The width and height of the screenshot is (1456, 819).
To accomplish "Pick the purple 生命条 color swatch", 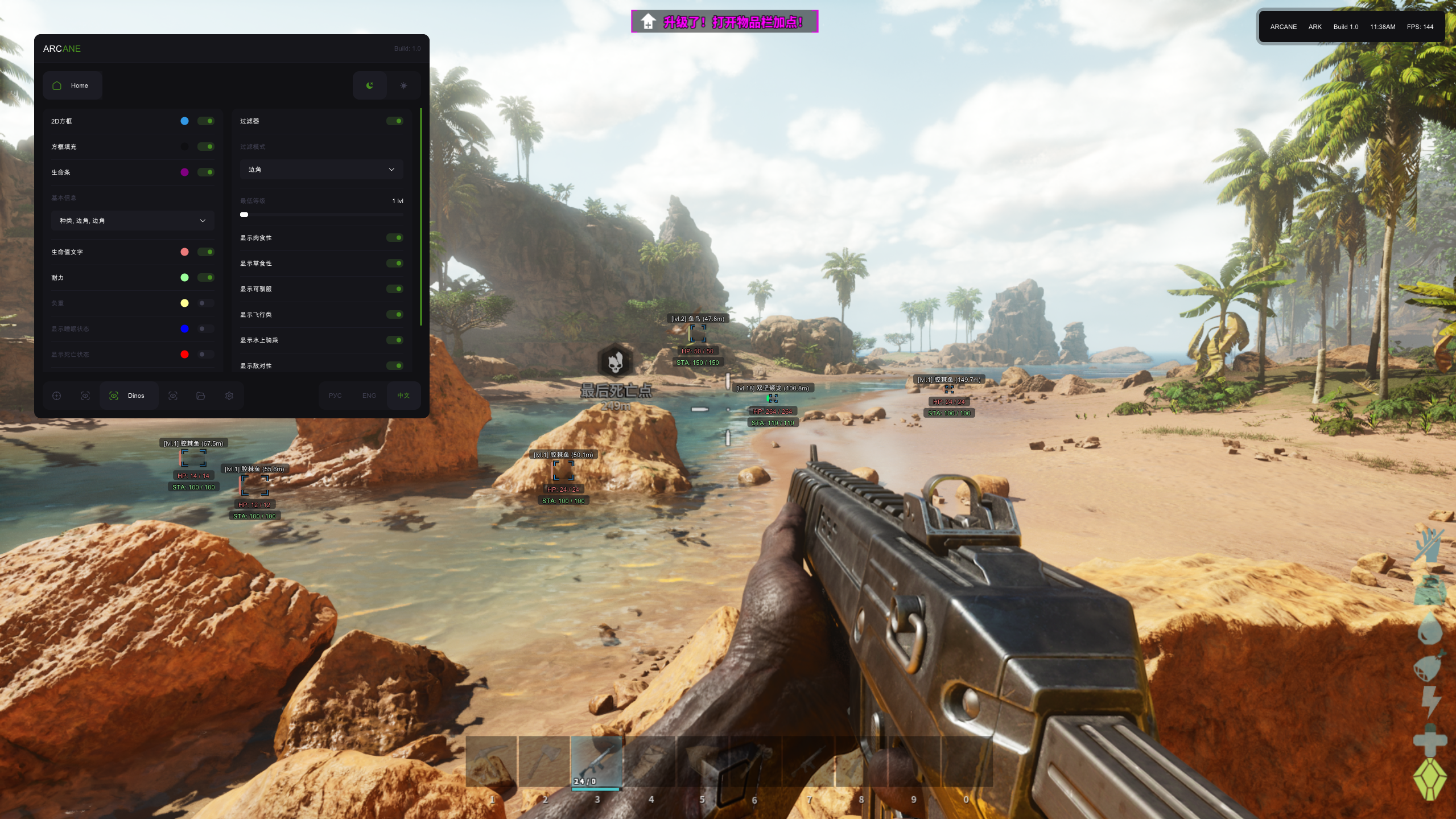I will click(184, 172).
